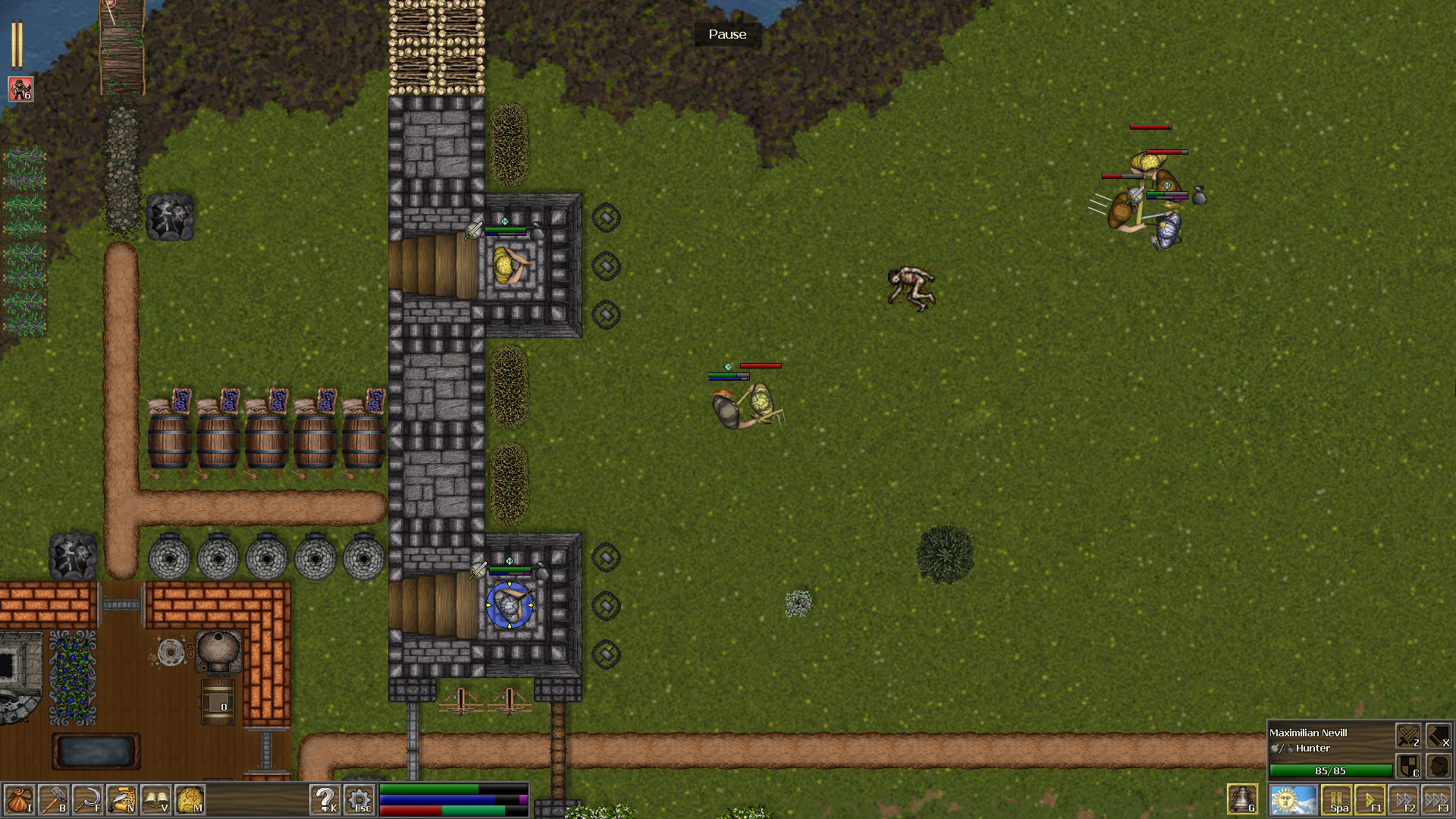Select the sickle farming tool labeled F
The height and width of the screenshot is (819, 1456).
pyautogui.click(x=88, y=800)
